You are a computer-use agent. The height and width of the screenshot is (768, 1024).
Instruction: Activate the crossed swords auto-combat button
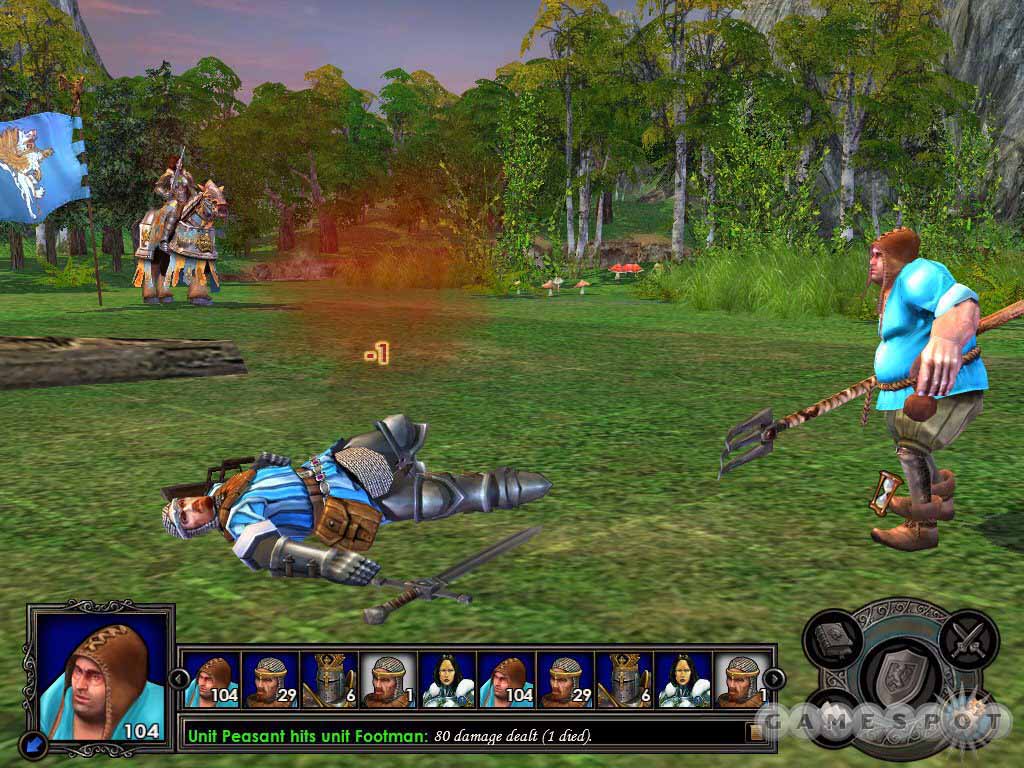point(967,637)
